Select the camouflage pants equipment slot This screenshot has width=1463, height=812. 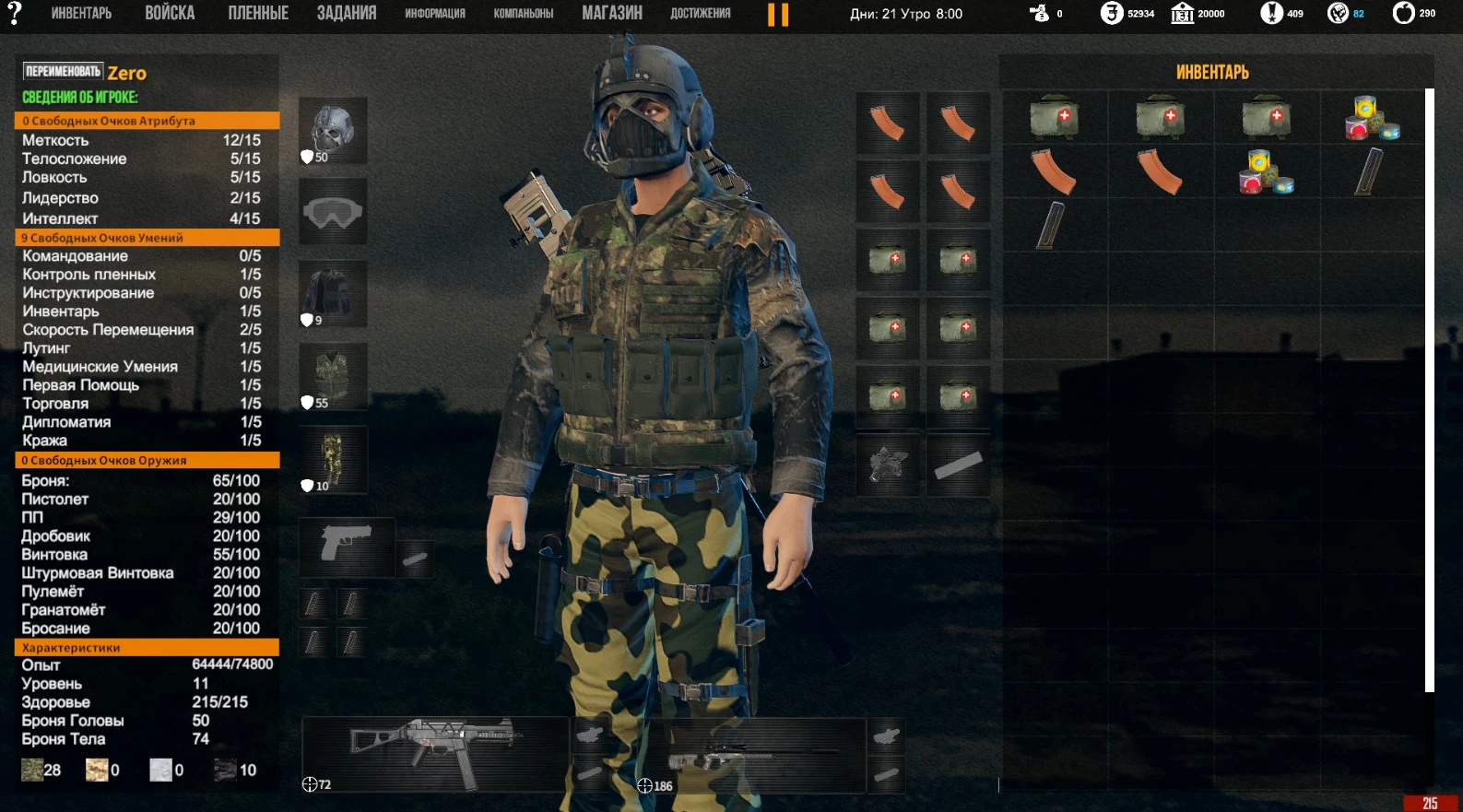coord(332,459)
